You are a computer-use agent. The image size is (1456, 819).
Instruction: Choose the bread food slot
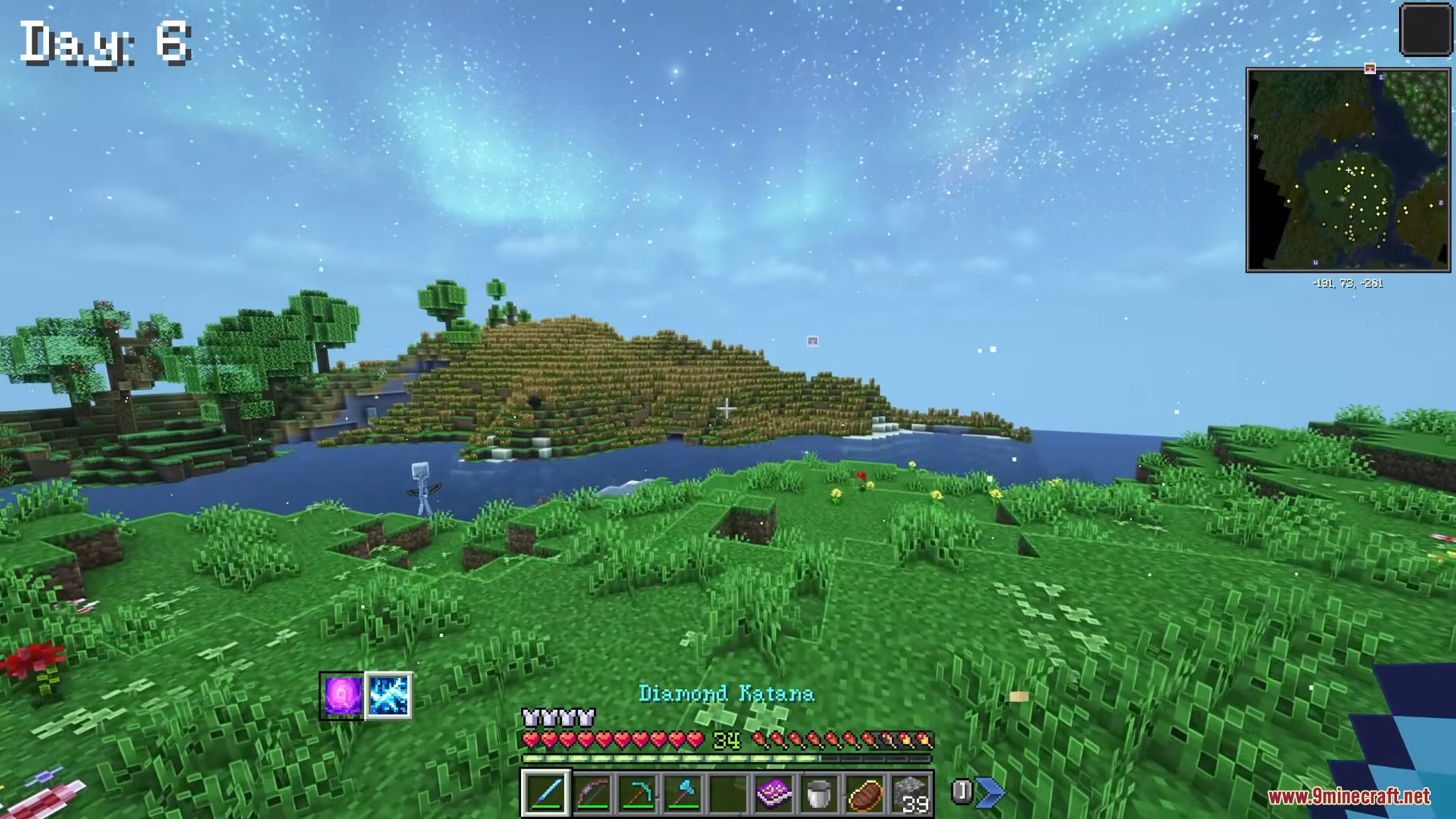pos(864,793)
